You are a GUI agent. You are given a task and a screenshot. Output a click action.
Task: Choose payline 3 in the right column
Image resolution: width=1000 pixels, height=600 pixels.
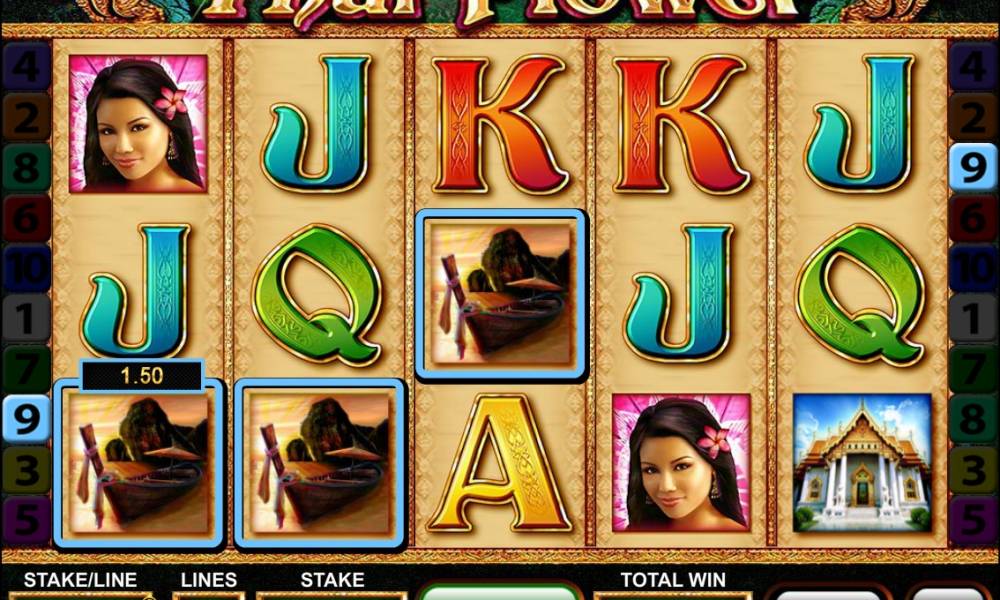click(973, 470)
